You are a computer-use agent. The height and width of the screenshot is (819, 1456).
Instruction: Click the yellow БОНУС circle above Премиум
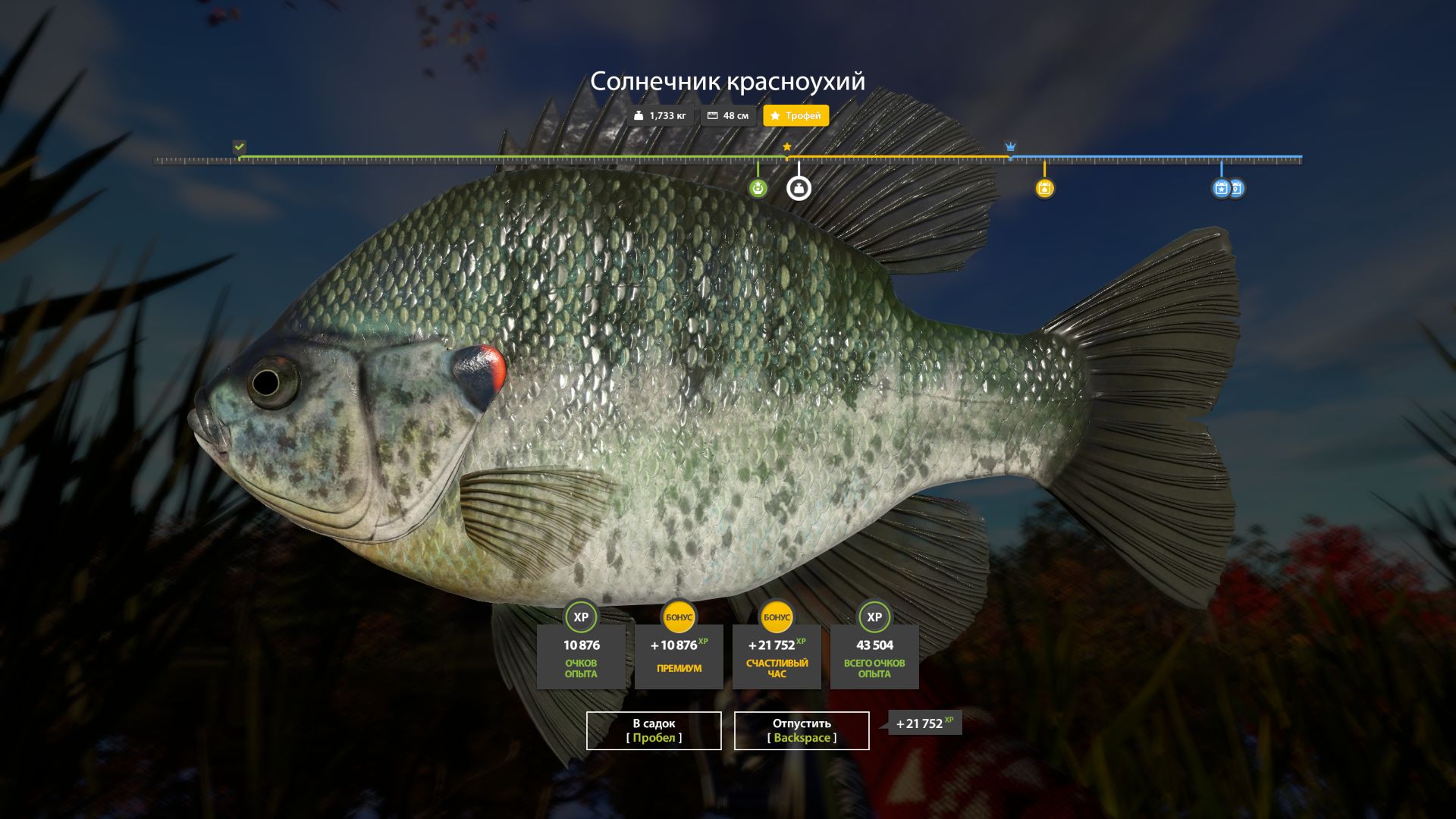678,617
